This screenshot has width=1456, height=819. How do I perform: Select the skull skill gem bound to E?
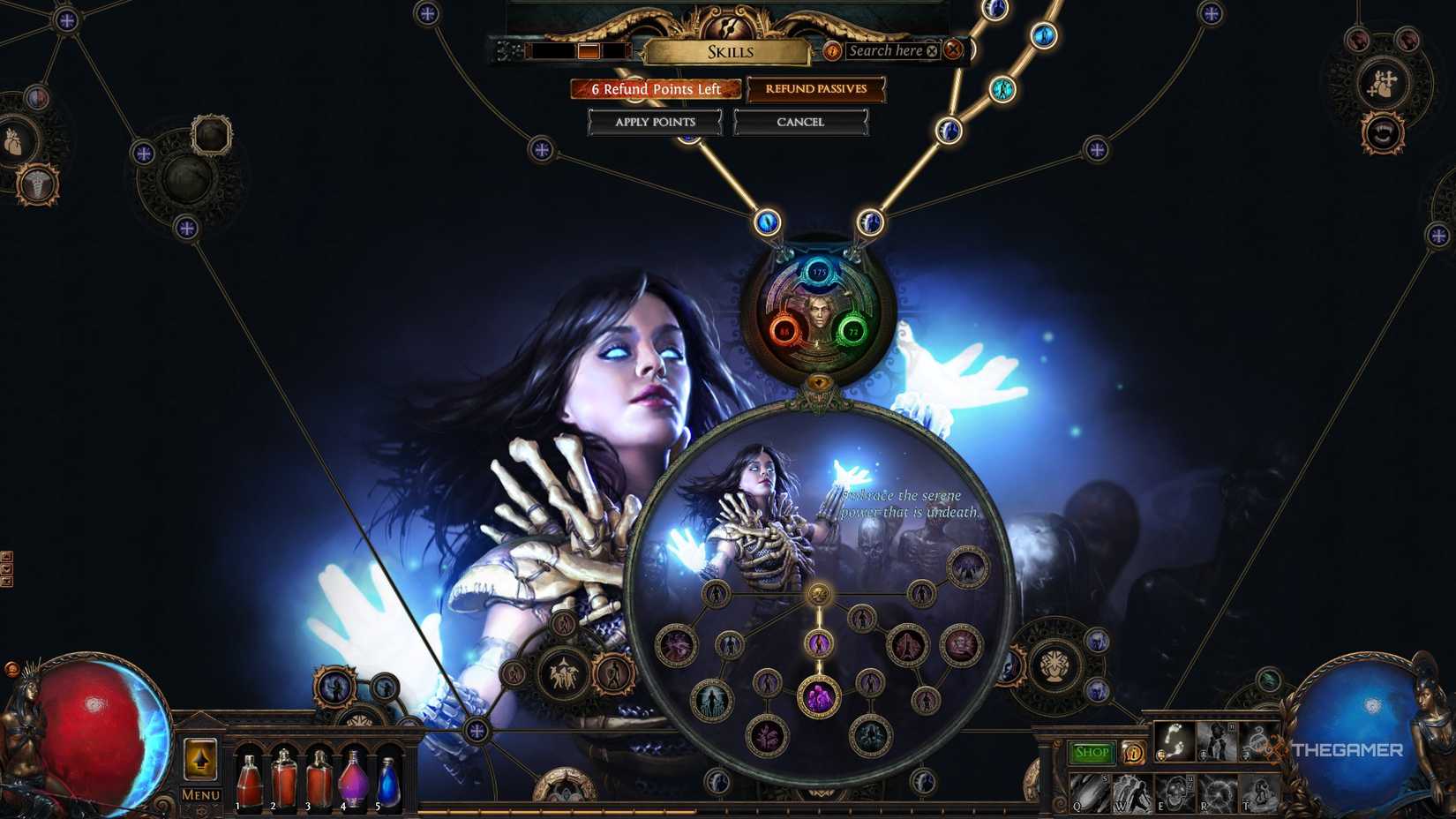click(1177, 793)
